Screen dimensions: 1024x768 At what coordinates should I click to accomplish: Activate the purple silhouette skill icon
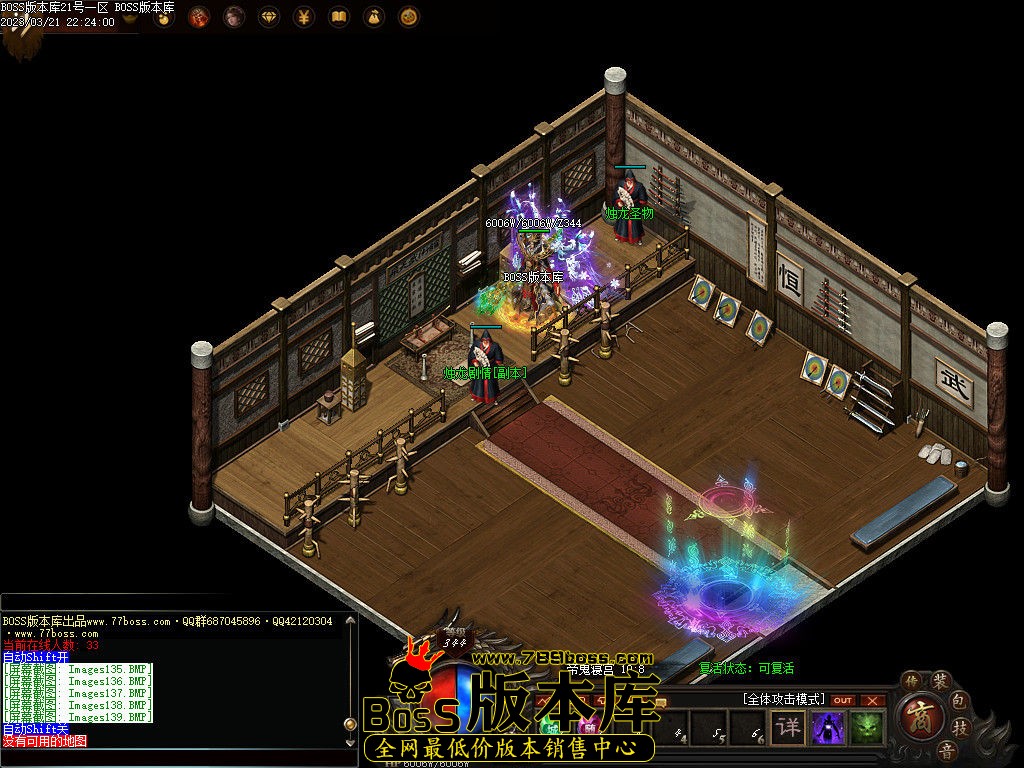tap(828, 727)
